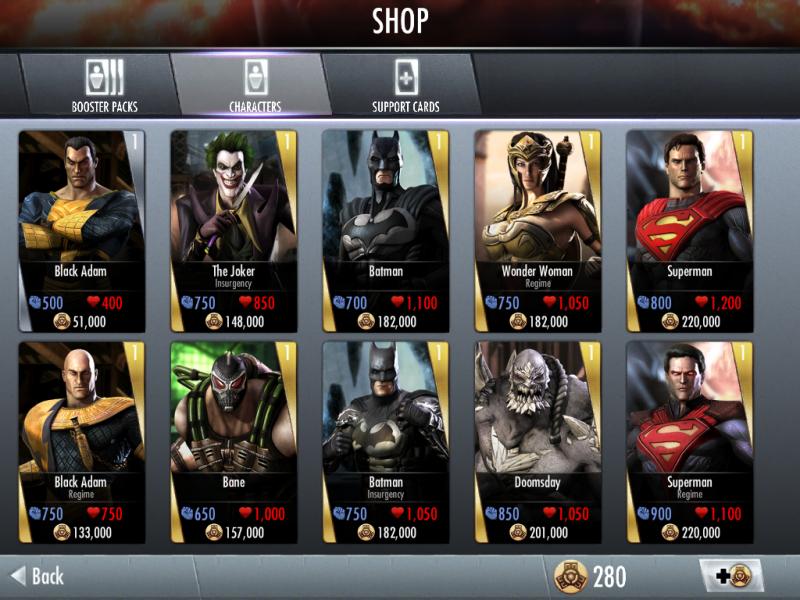Add more power credits with plus button
800x600 pixels.
(x=731, y=576)
